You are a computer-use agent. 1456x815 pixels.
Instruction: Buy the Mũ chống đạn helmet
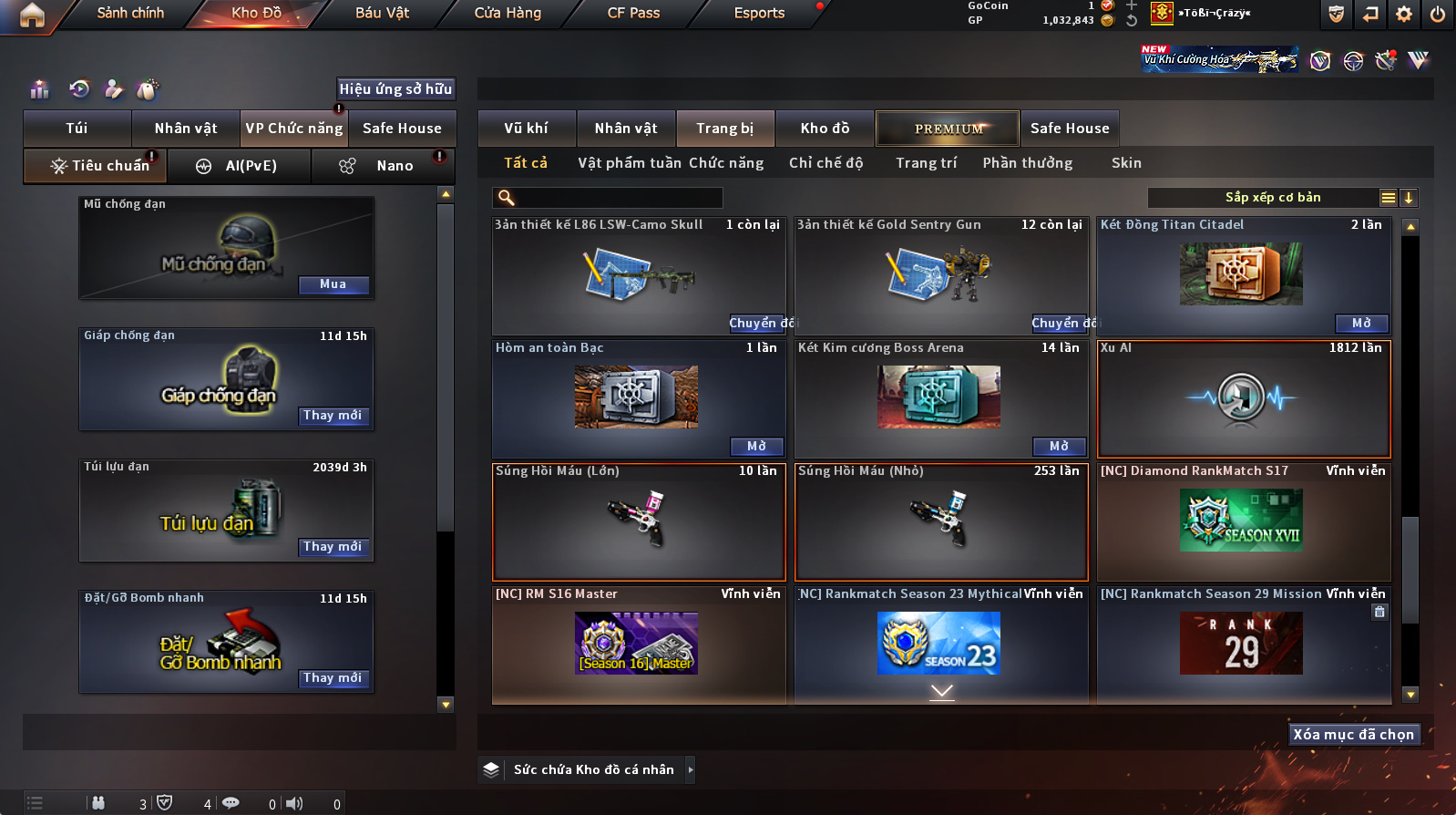(333, 284)
